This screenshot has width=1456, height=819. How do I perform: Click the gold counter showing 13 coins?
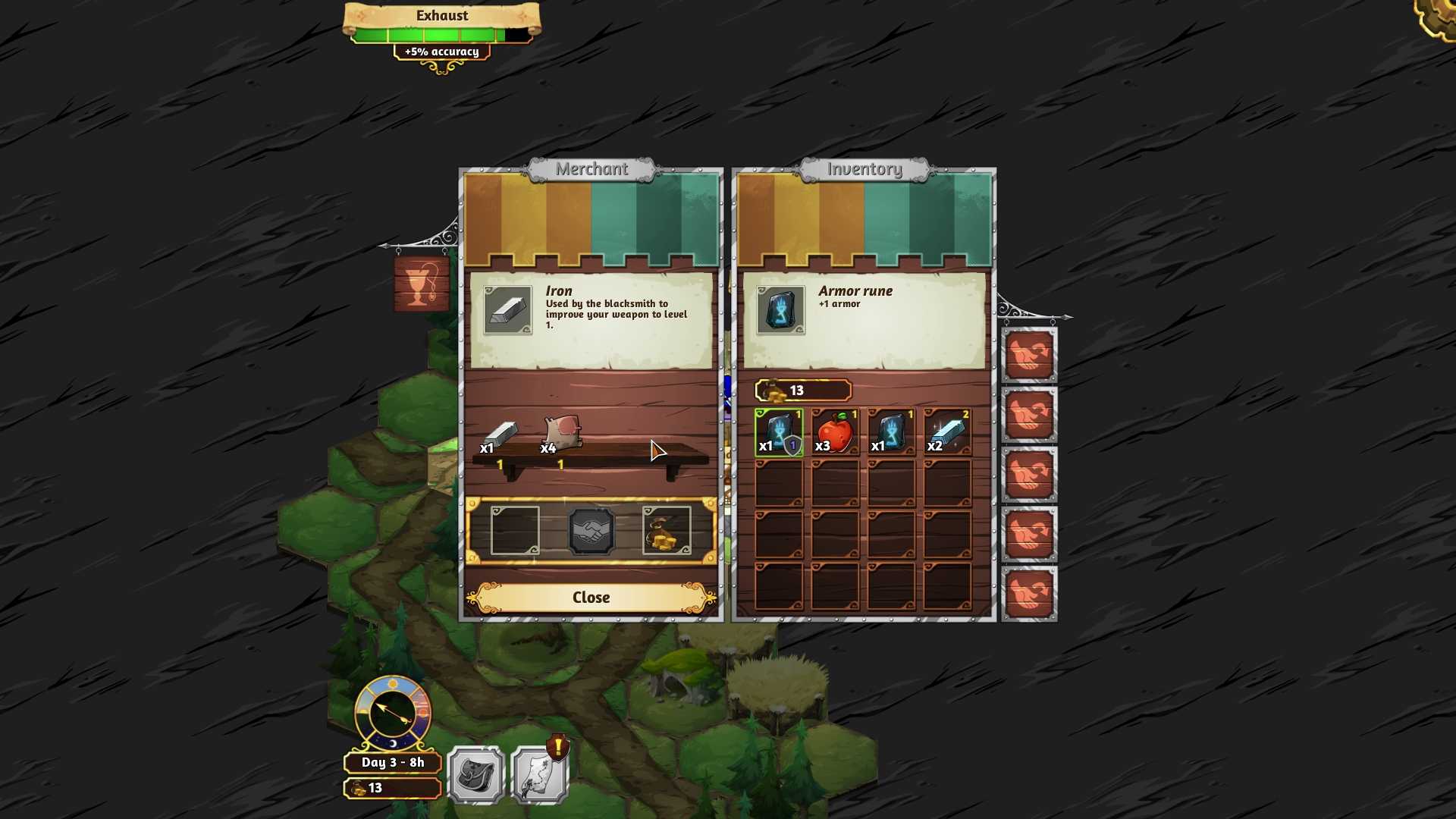click(x=801, y=391)
